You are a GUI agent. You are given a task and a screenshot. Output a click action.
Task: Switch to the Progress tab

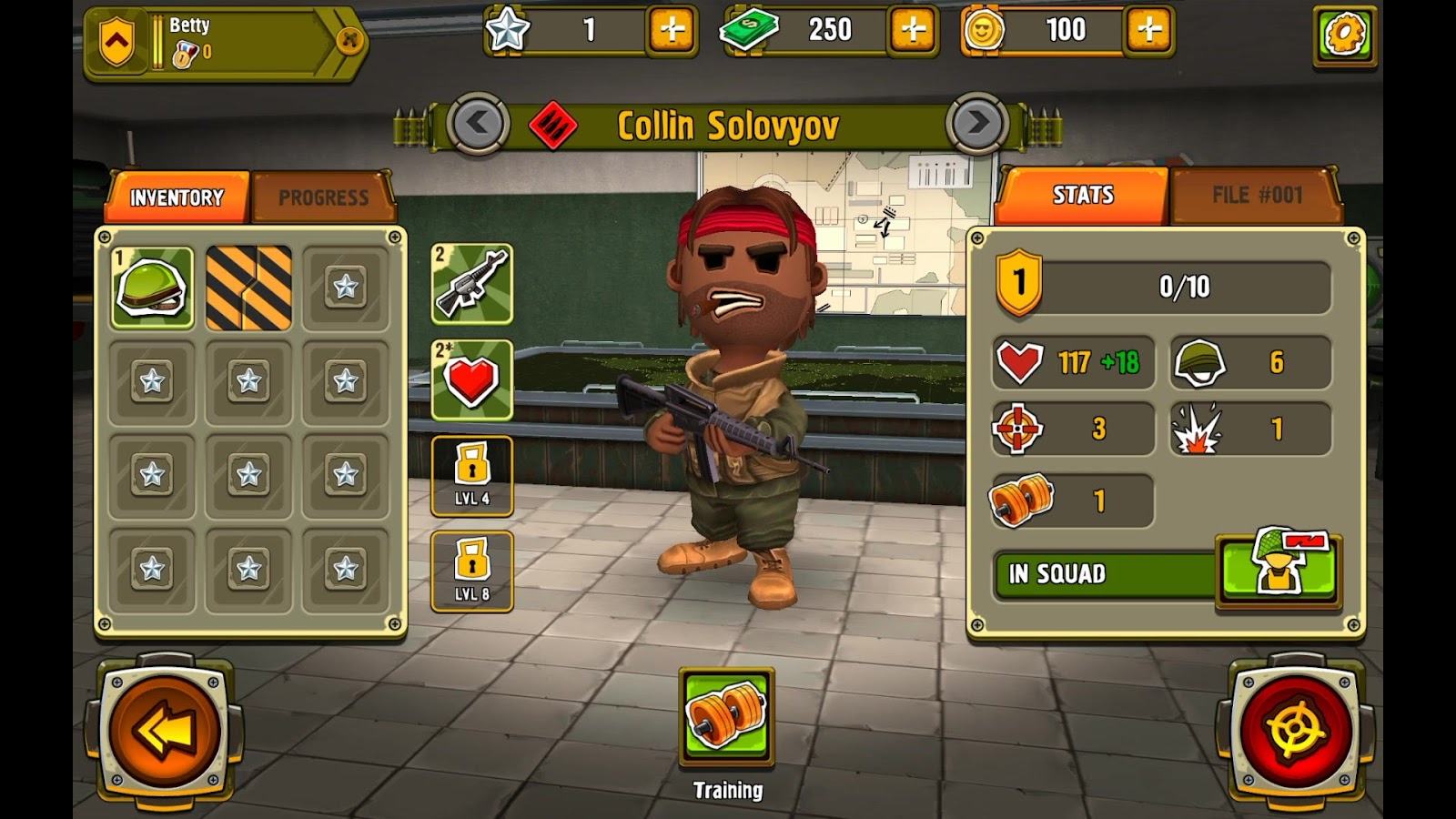coord(323,197)
